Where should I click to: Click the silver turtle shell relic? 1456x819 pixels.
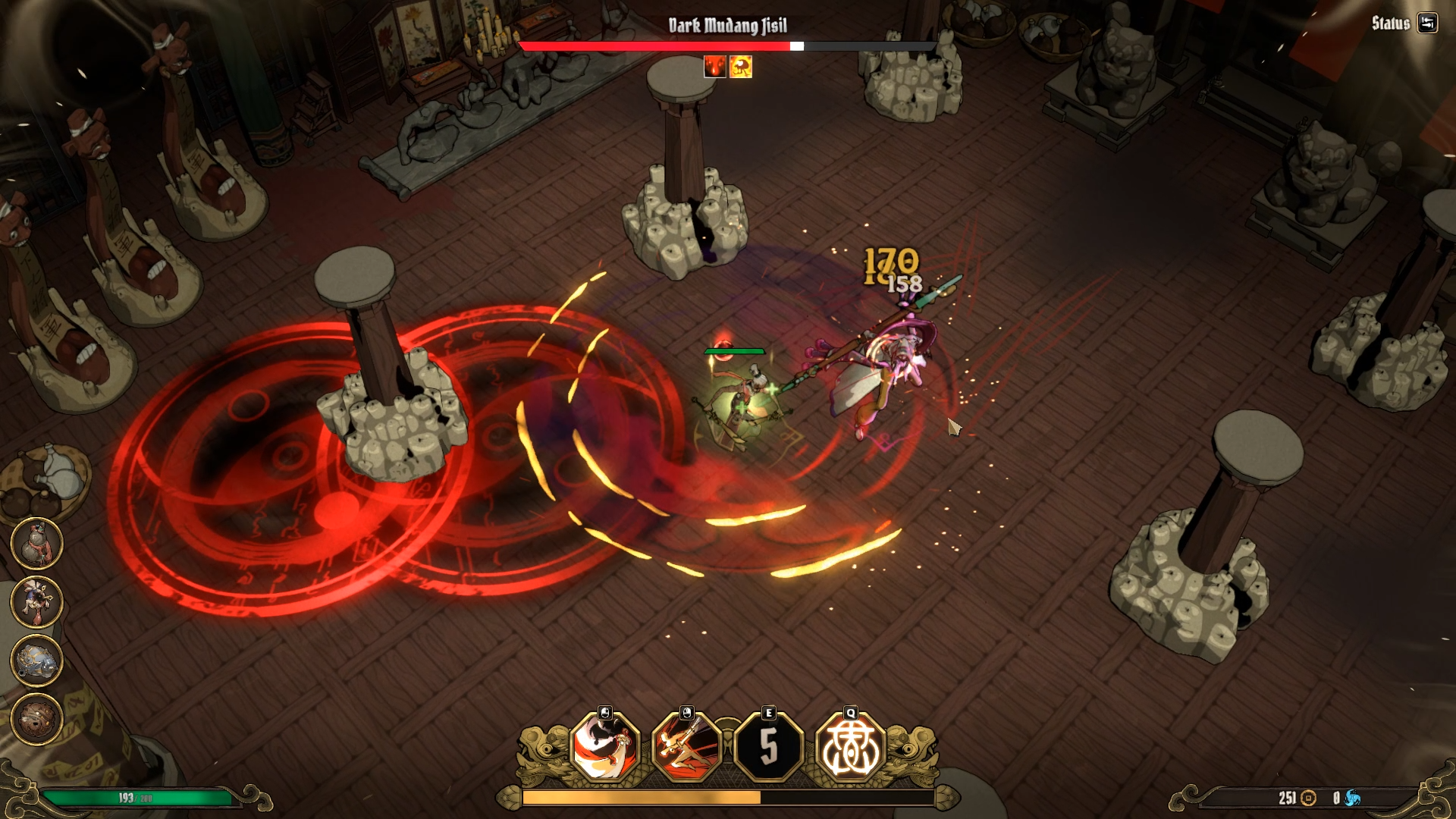tap(36, 660)
